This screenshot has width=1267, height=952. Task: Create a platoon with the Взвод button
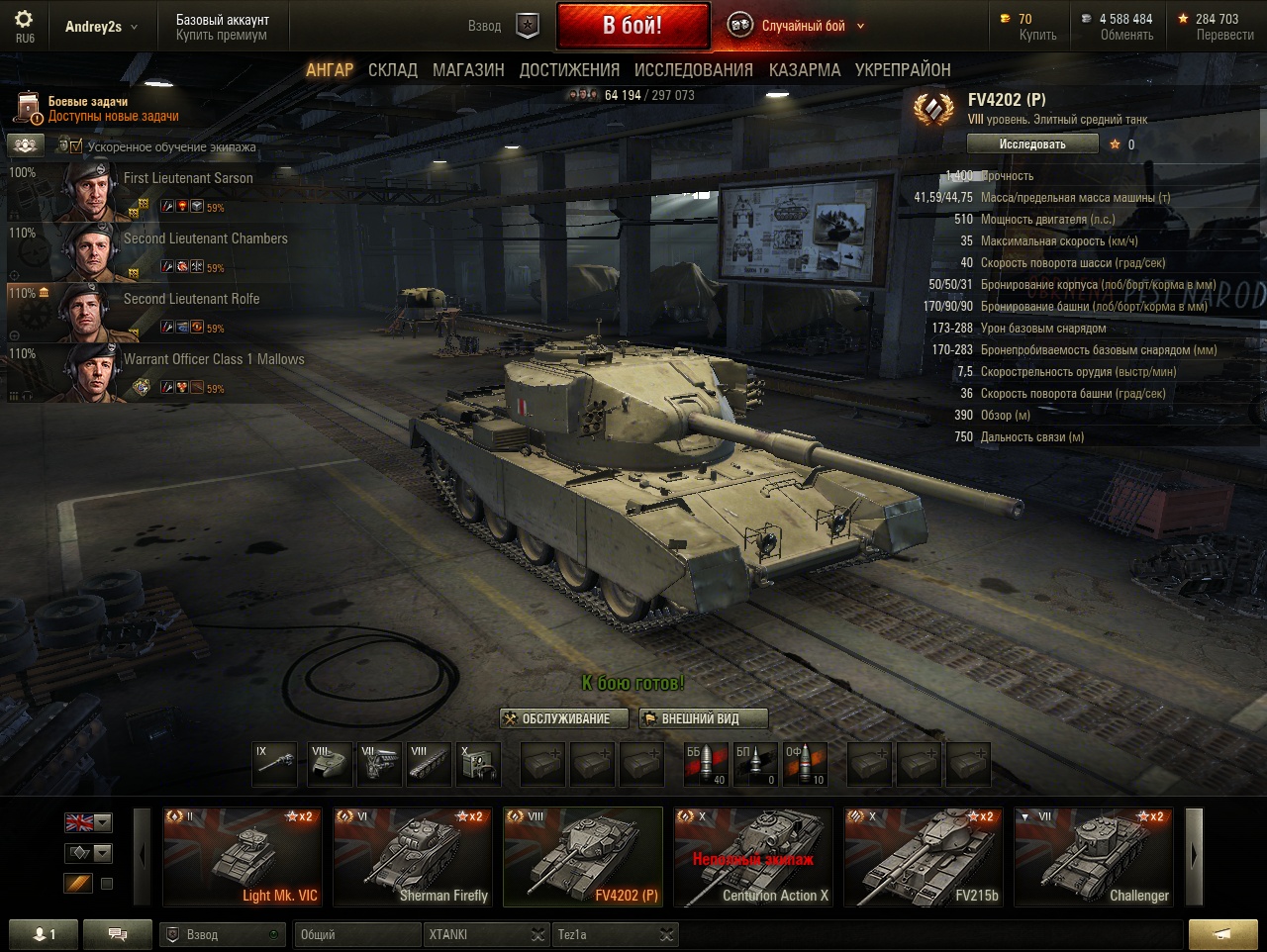point(506,26)
